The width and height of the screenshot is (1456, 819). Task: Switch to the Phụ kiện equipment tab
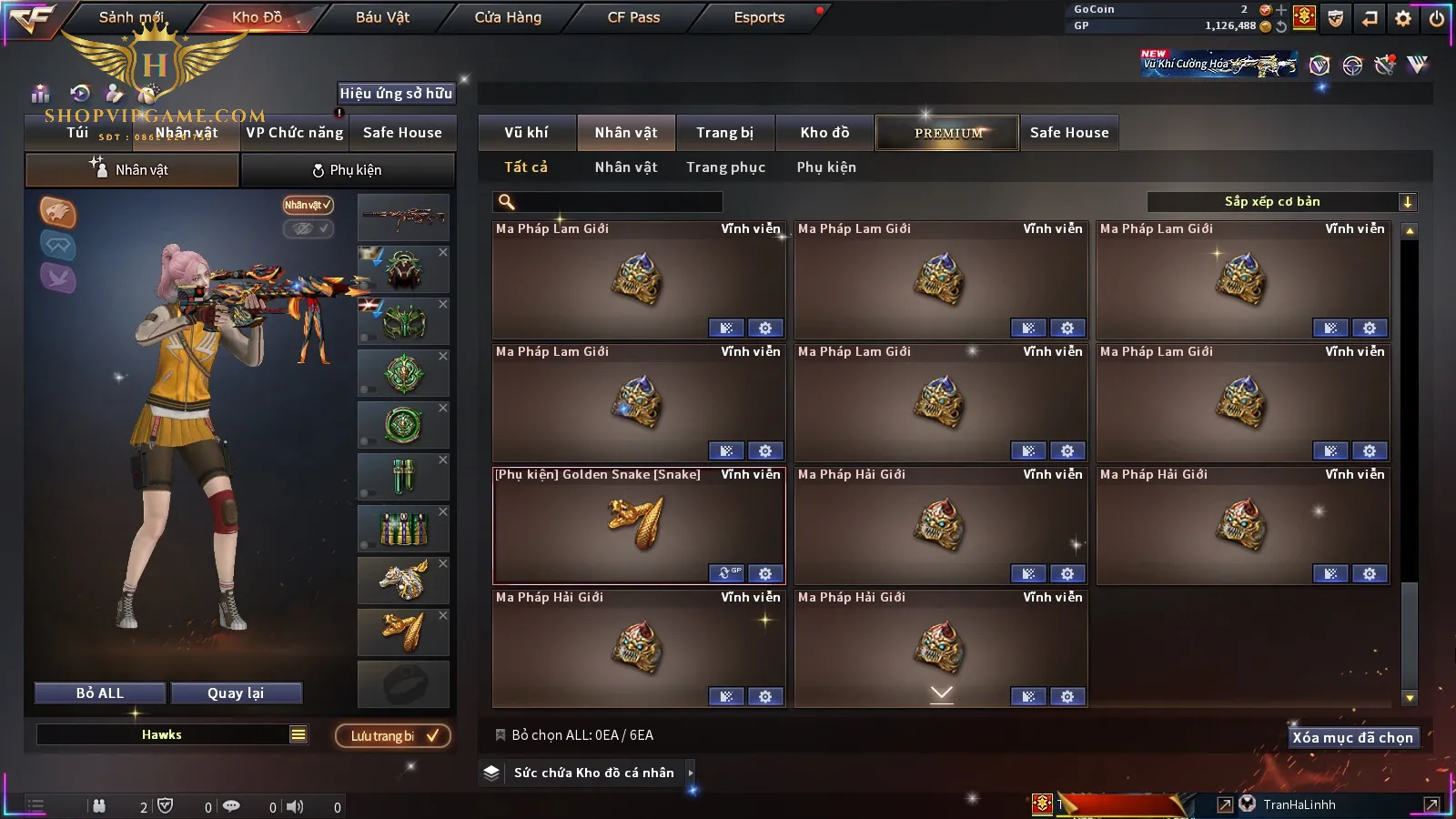click(347, 170)
